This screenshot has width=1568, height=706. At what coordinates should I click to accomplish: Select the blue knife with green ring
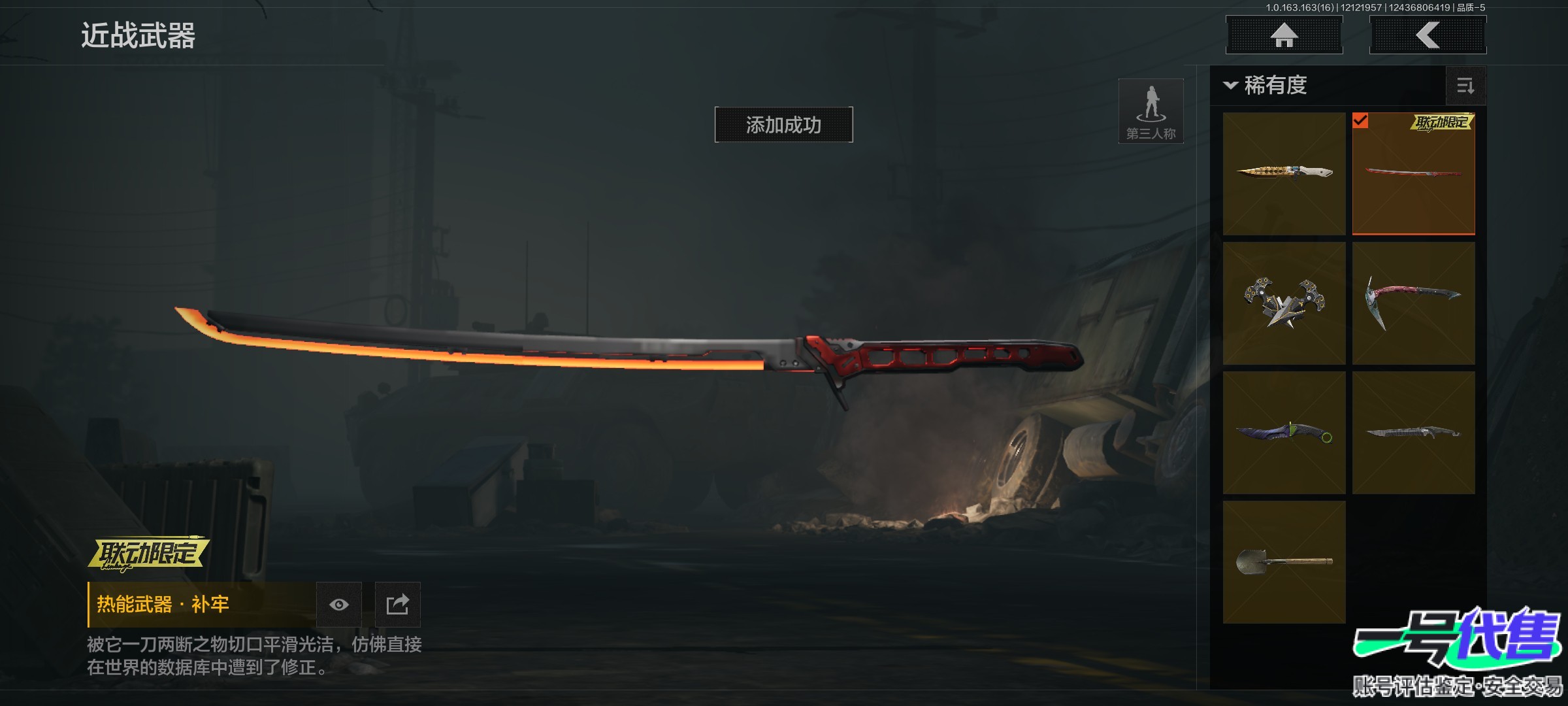point(1284,432)
